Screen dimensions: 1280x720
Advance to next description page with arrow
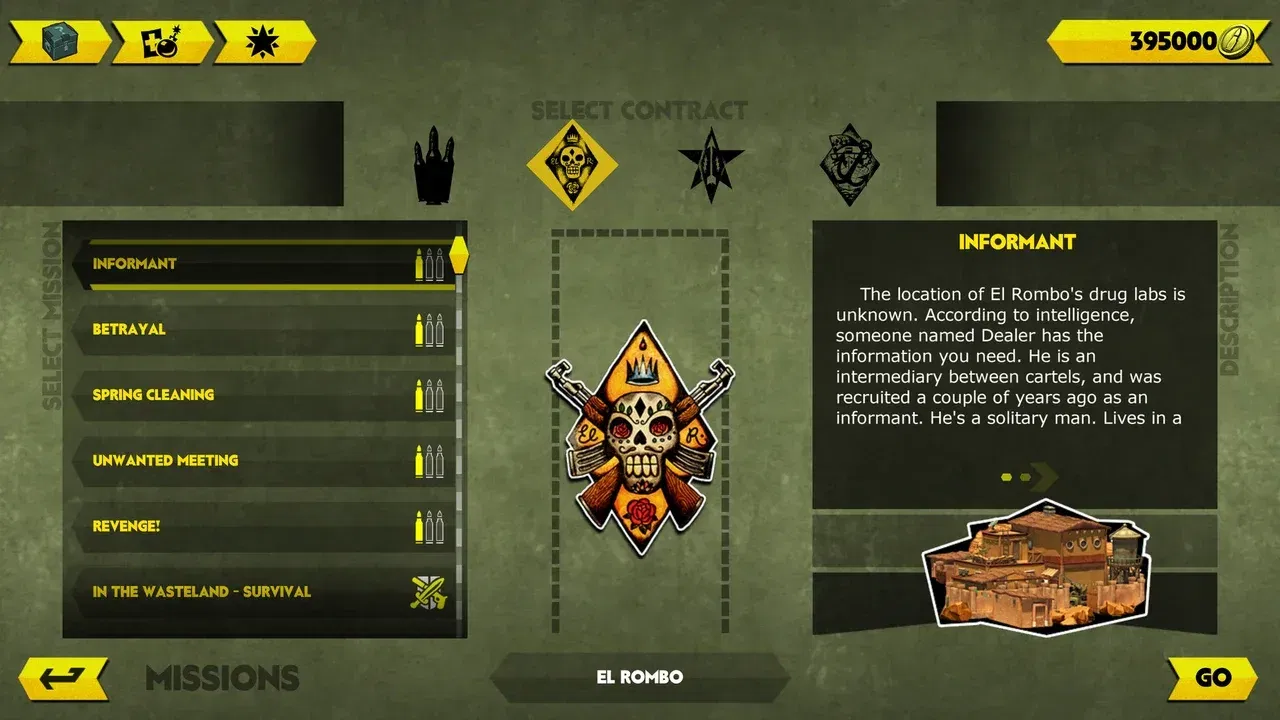(x=1043, y=477)
